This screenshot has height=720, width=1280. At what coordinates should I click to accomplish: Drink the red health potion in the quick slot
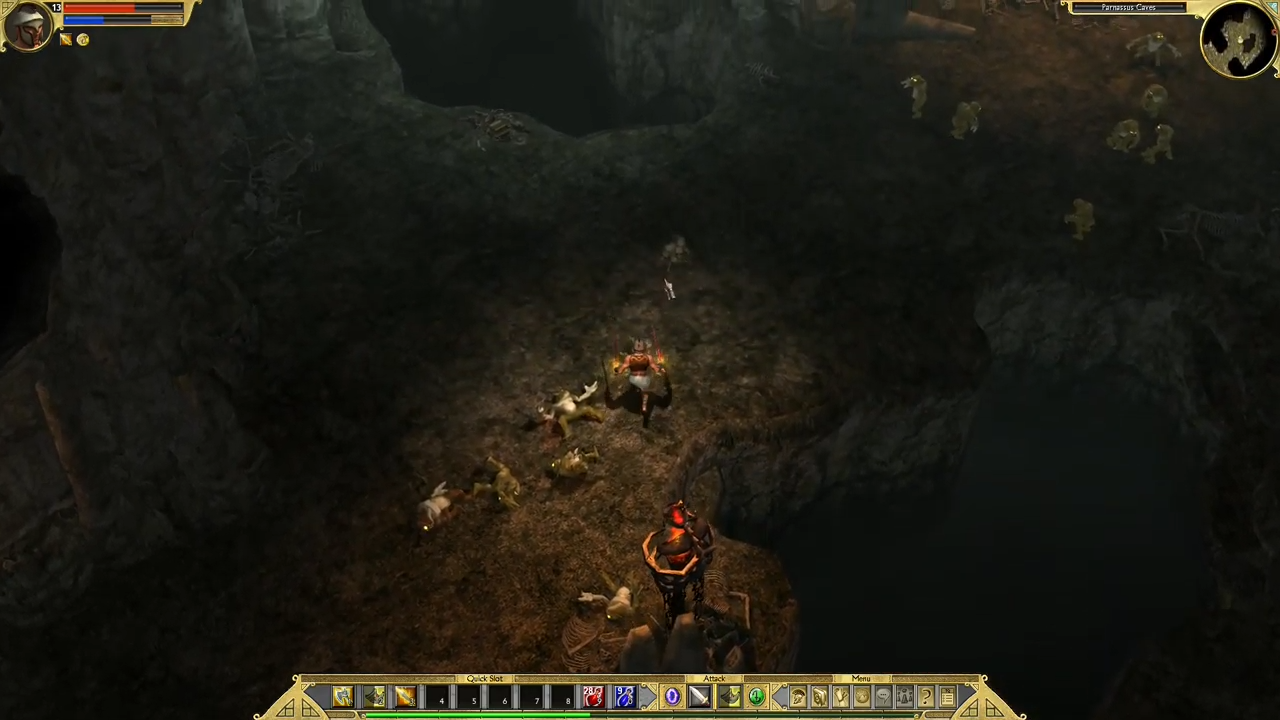click(x=592, y=697)
